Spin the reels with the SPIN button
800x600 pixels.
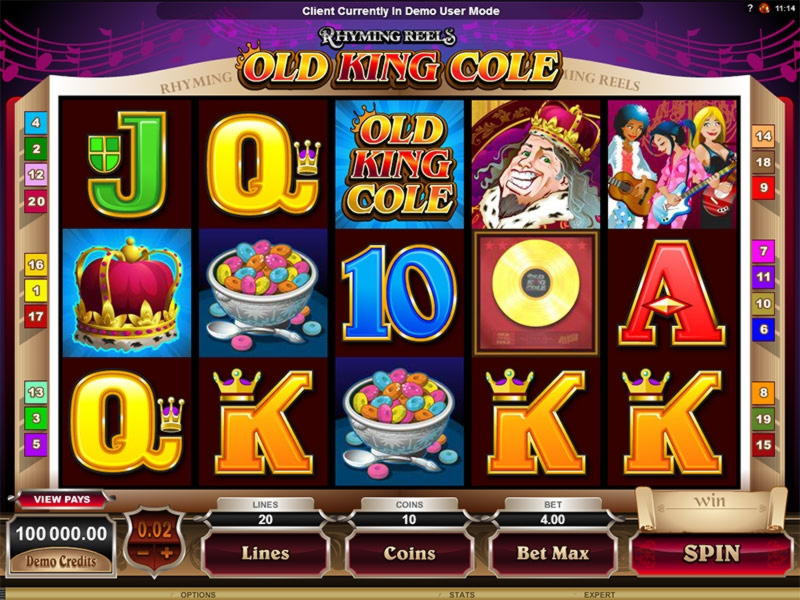coord(711,552)
